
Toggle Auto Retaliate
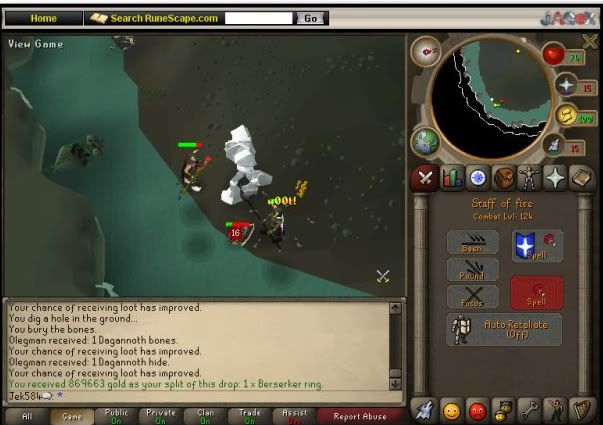(503, 329)
